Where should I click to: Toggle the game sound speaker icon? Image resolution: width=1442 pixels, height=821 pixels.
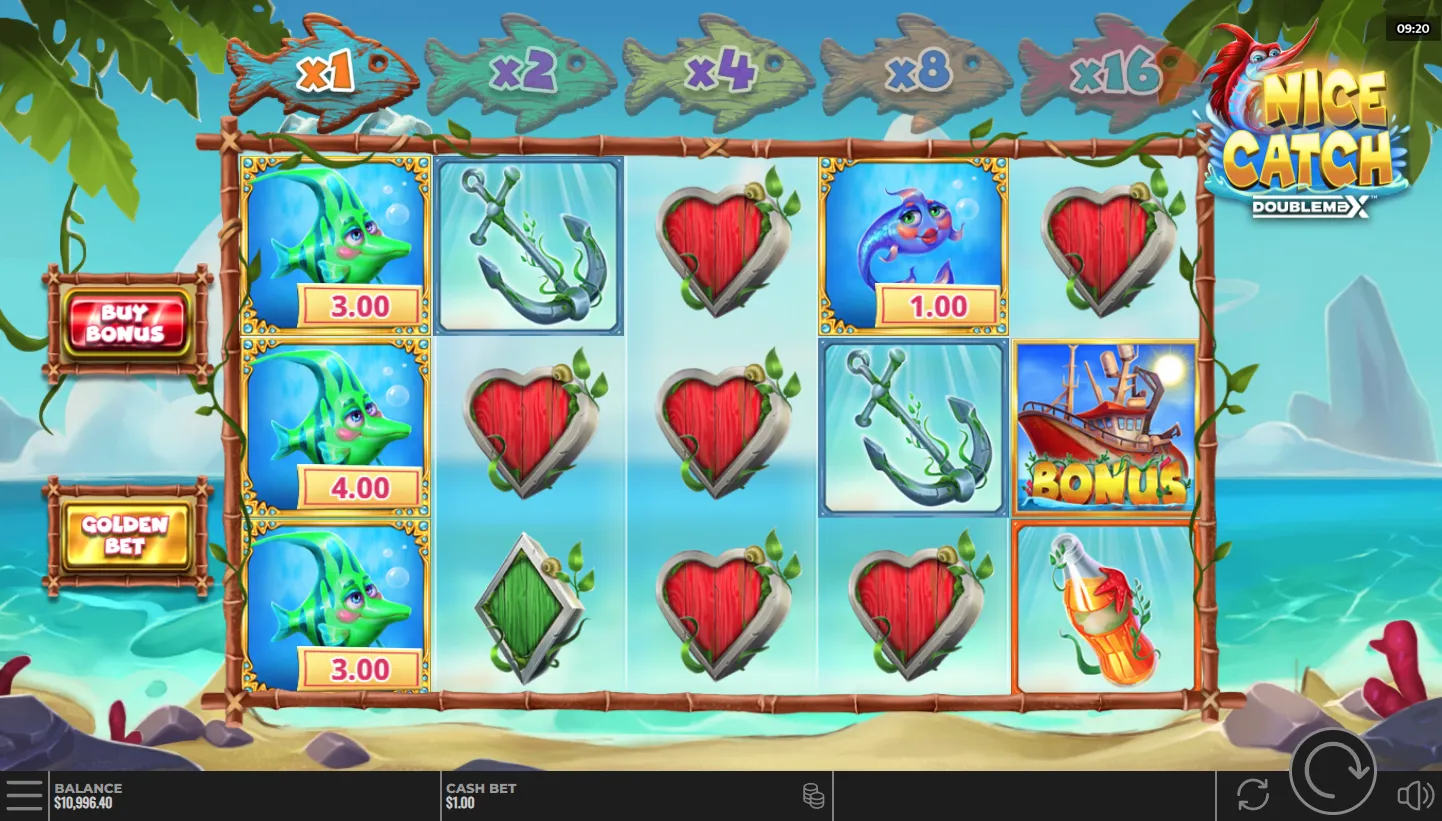click(x=1414, y=795)
